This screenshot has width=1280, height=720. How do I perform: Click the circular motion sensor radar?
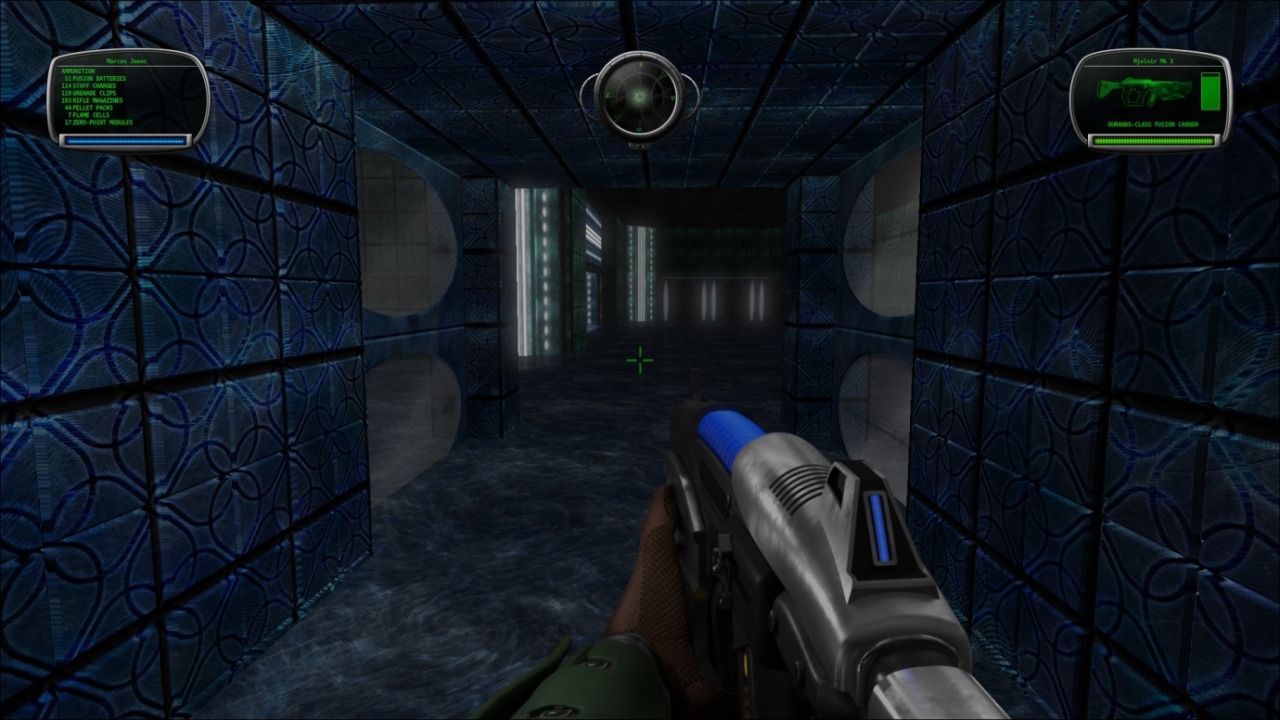point(639,96)
